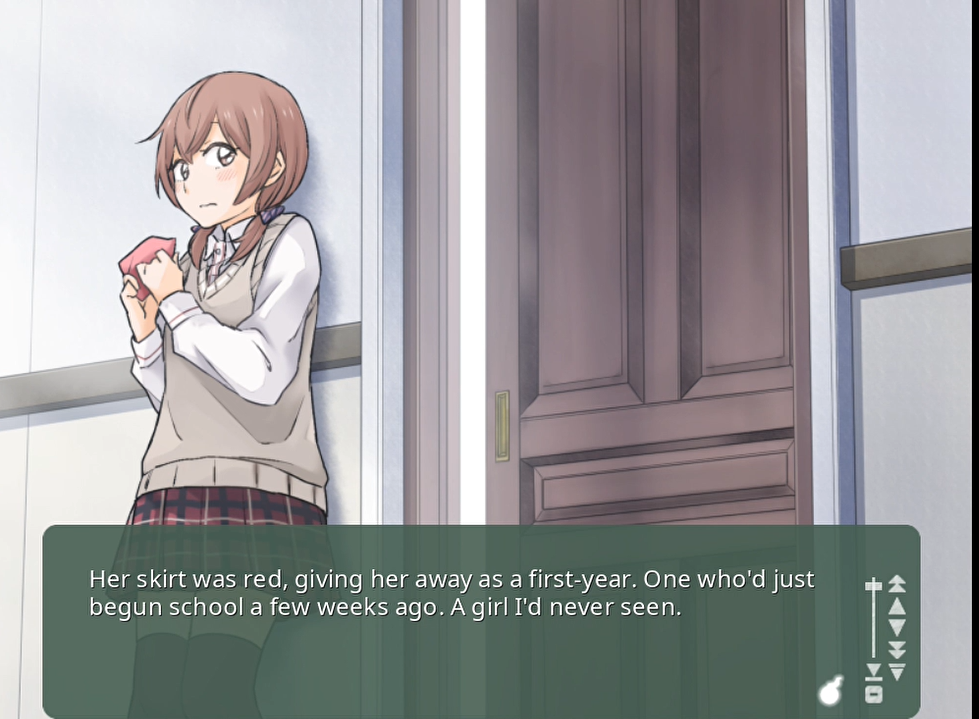Viewport: 979px width, 719px height.
Task: Click the single up-arrow button
Action: click(x=897, y=605)
